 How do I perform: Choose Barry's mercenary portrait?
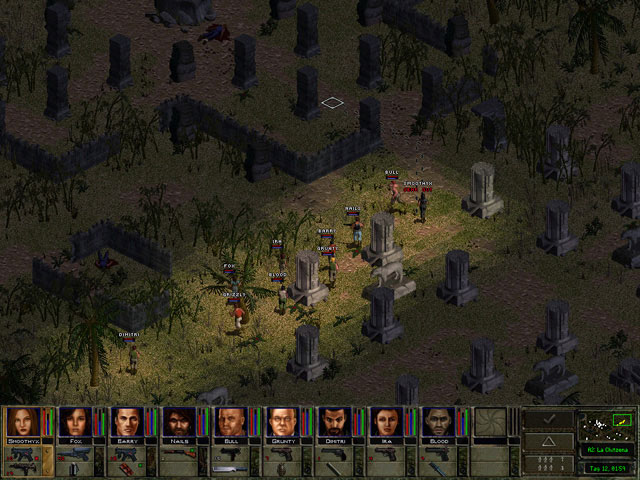click(125, 421)
